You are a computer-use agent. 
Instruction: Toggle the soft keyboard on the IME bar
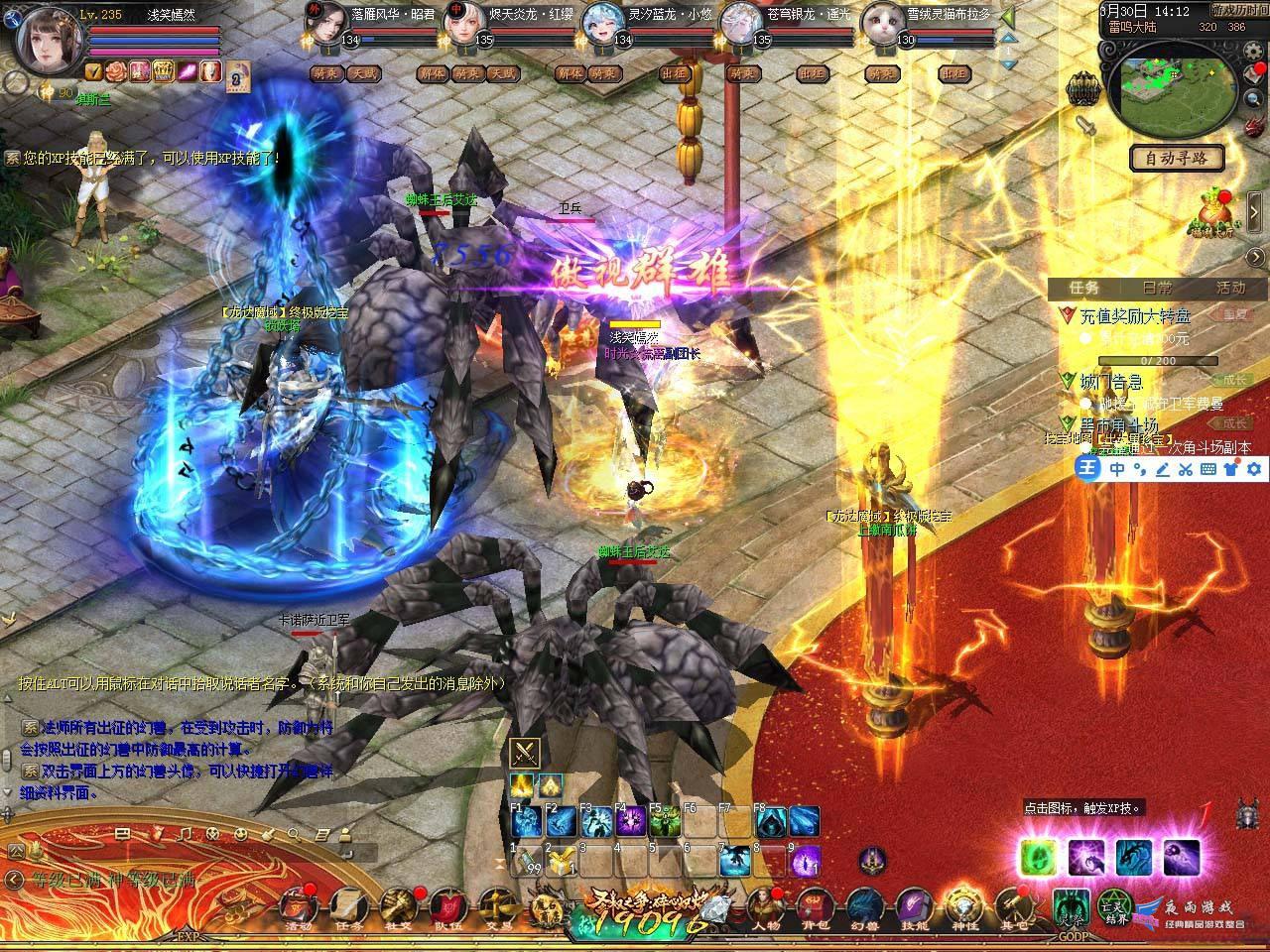(x=1208, y=468)
